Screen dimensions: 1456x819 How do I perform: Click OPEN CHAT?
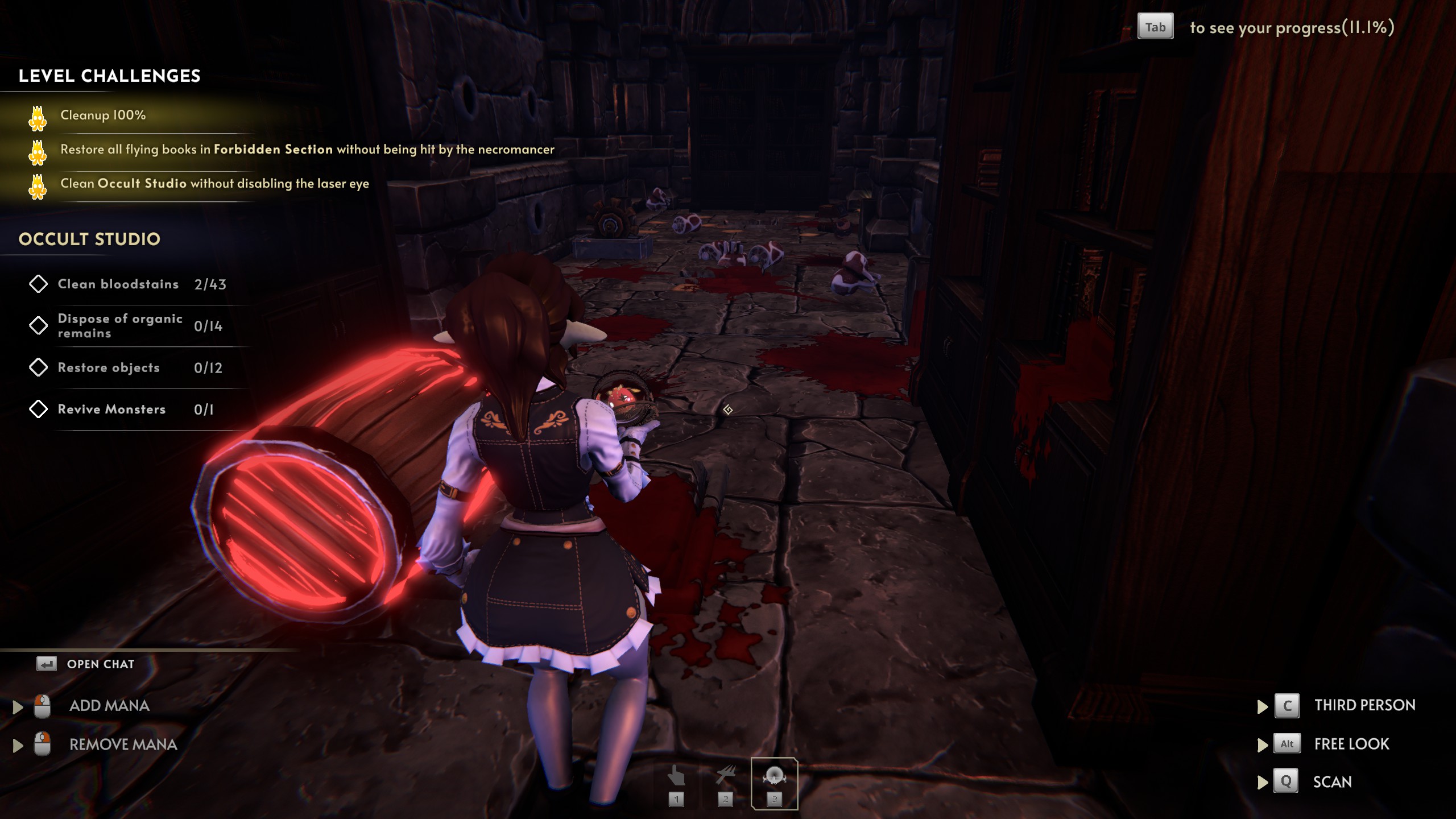coord(100,664)
